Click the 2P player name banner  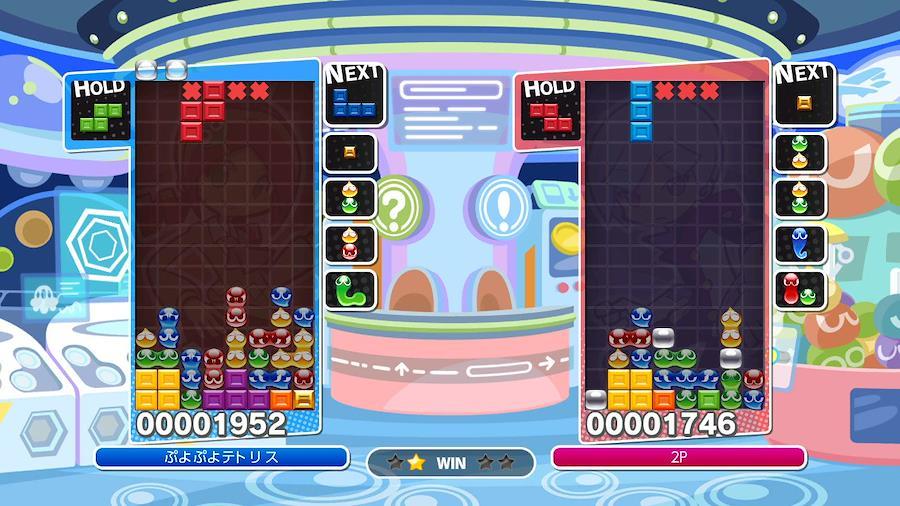679,458
